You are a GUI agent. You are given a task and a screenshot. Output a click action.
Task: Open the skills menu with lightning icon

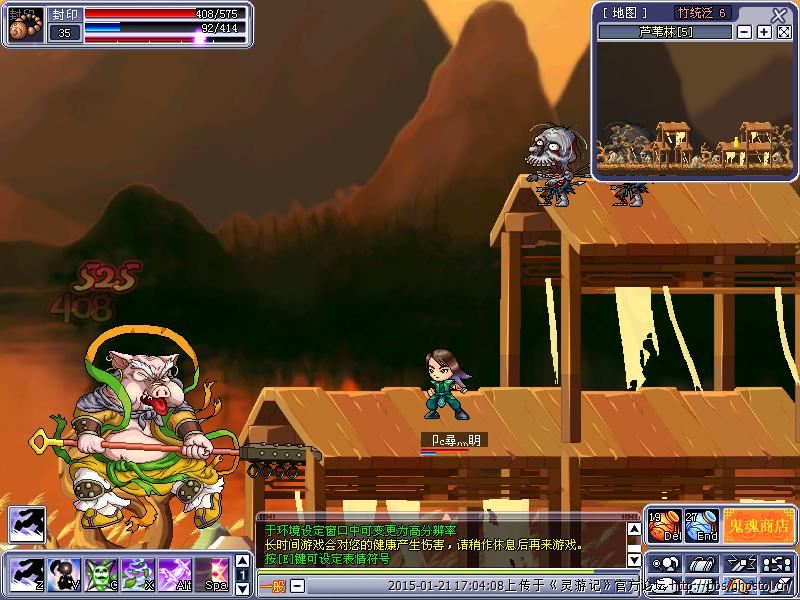738,562
